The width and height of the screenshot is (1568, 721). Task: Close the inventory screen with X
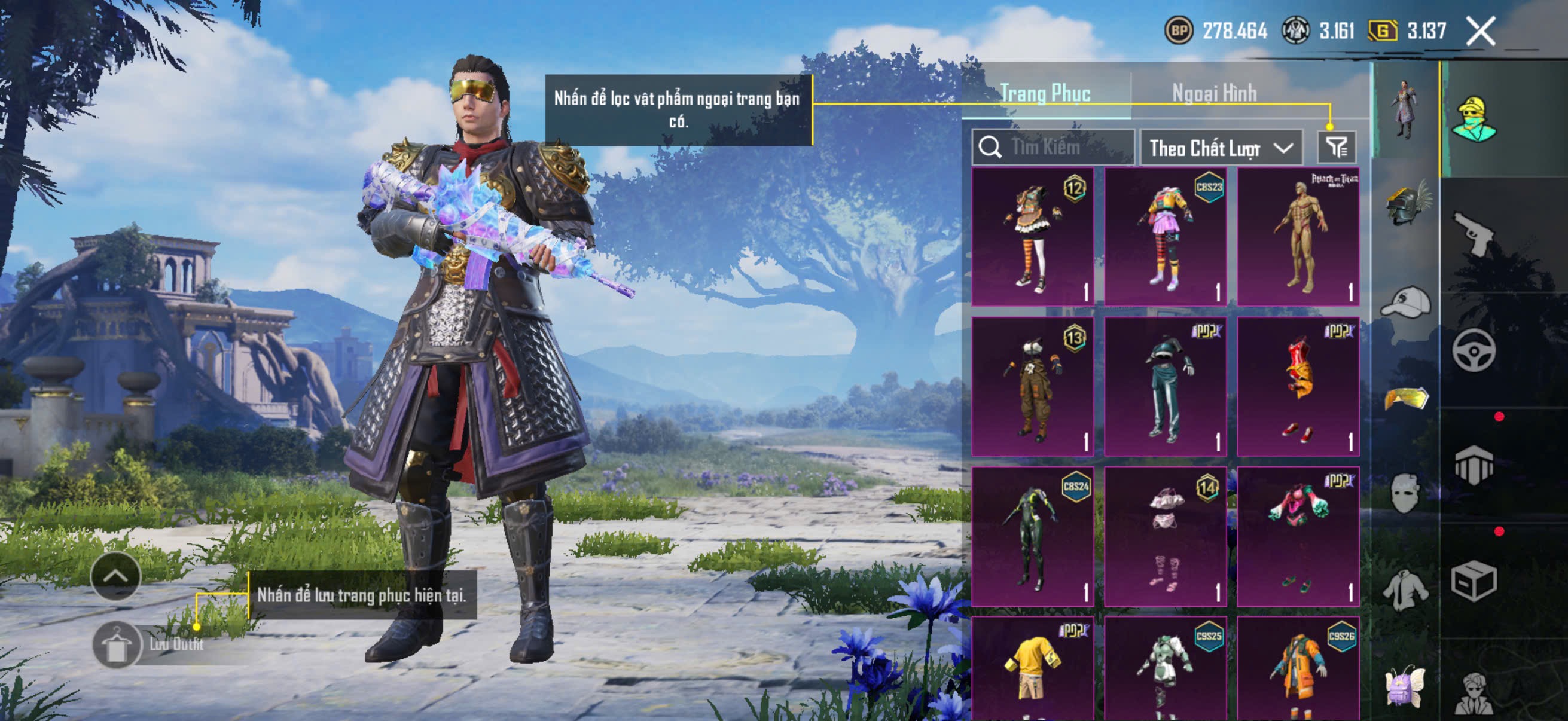[x=1479, y=31]
